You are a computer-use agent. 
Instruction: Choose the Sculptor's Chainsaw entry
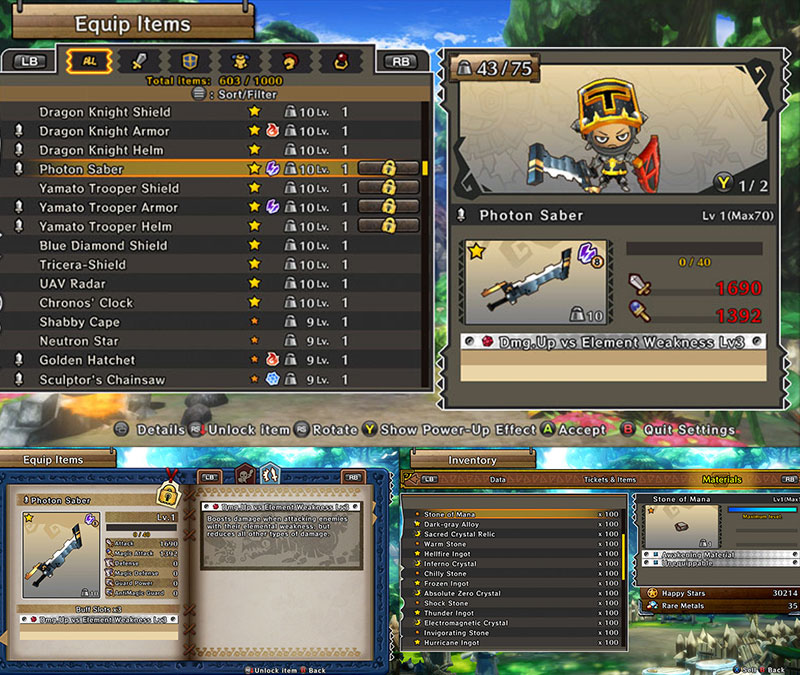click(102, 380)
